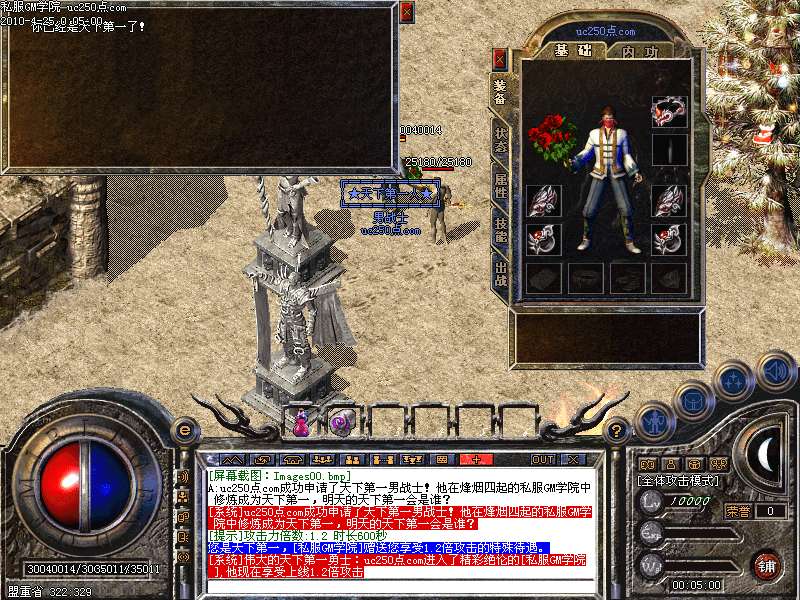Image resolution: width=800 pixels, height=600 pixels.
Task: Select the 基础 tab
Action: (x=572, y=51)
